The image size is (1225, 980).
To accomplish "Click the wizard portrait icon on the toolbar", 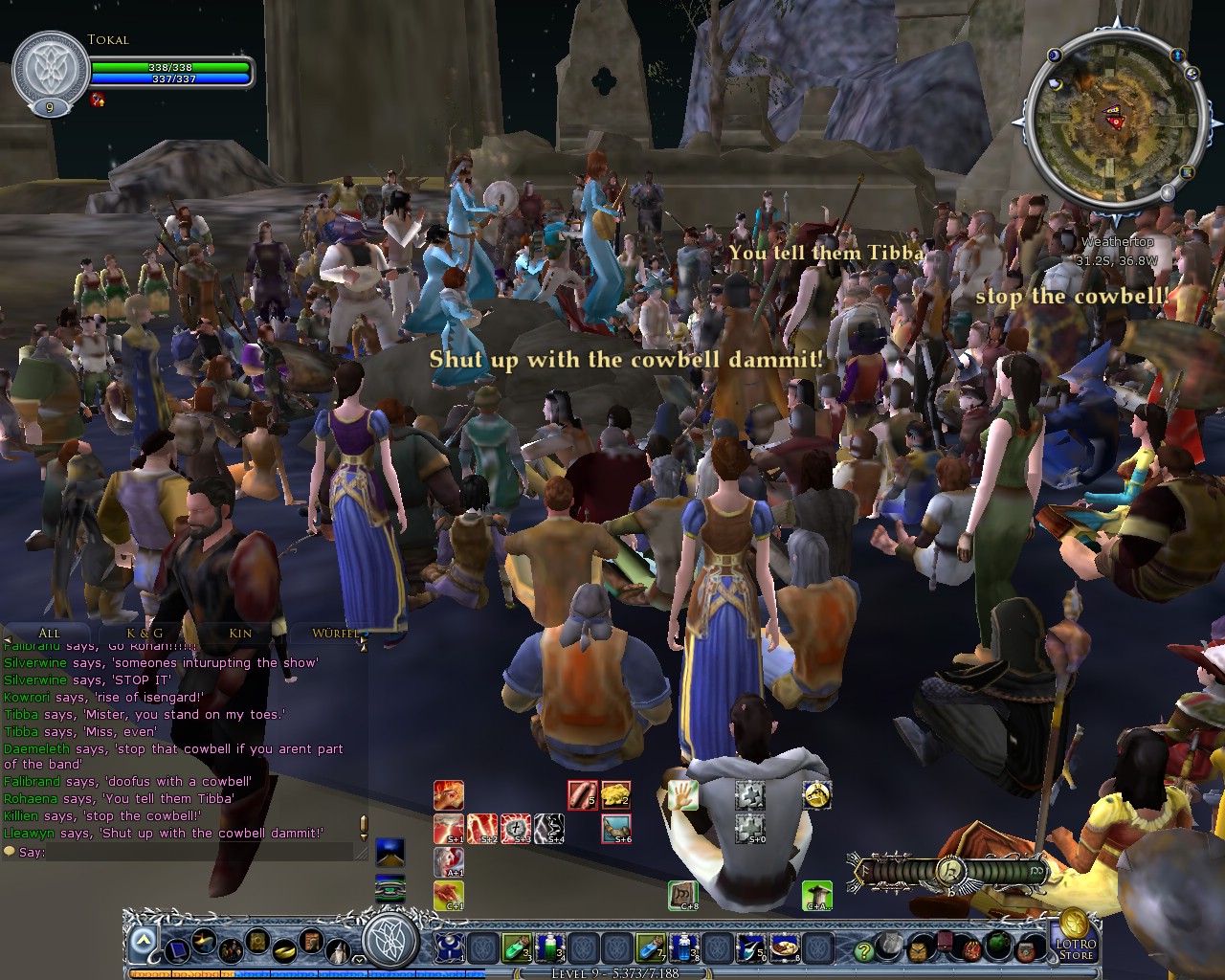I will coord(337,948).
